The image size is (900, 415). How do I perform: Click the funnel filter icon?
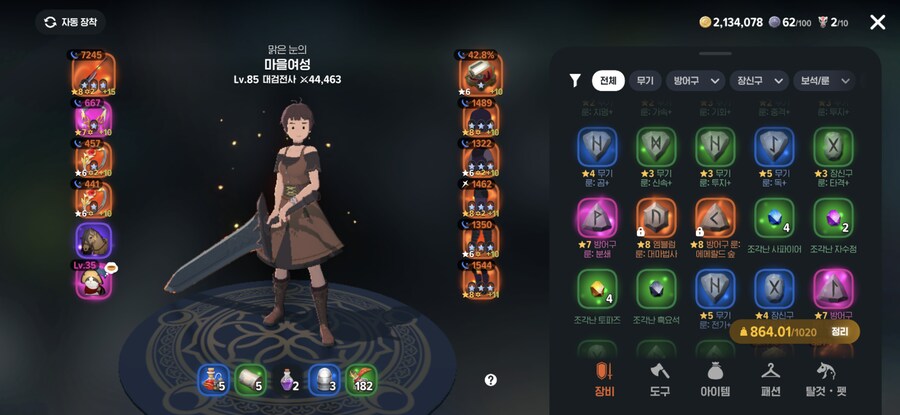tap(575, 81)
